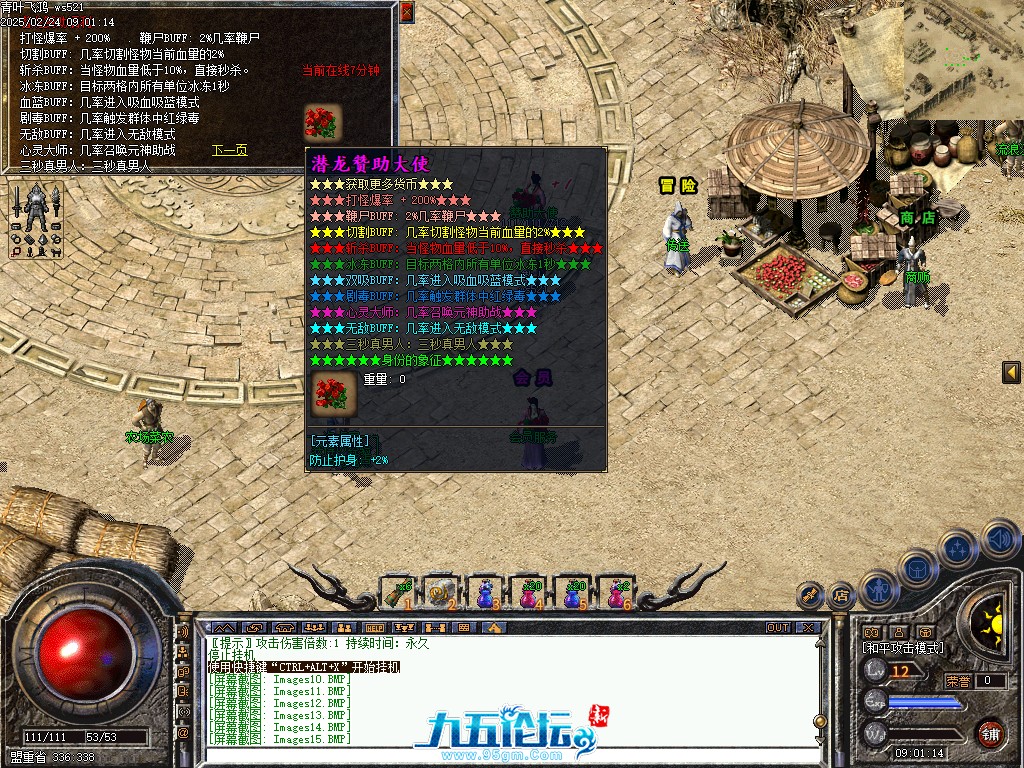1024x768 pixels.
Task: Select the red rose item in the dialog
Action: (x=322, y=122)
